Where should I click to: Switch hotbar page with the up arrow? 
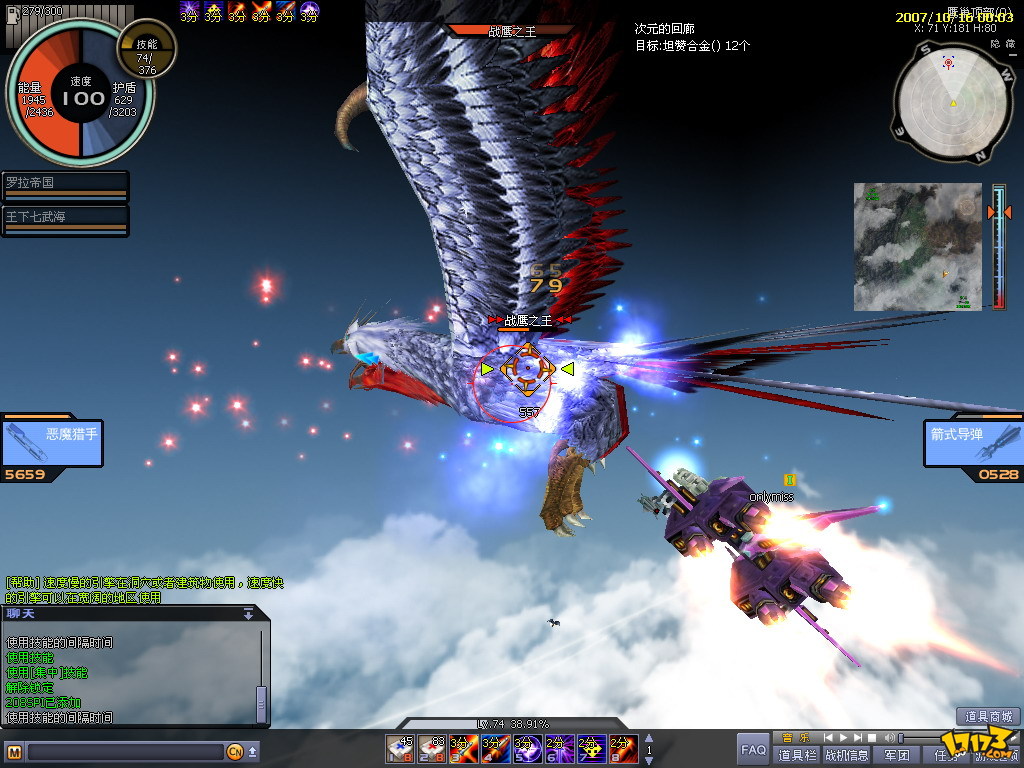[648, 739]
